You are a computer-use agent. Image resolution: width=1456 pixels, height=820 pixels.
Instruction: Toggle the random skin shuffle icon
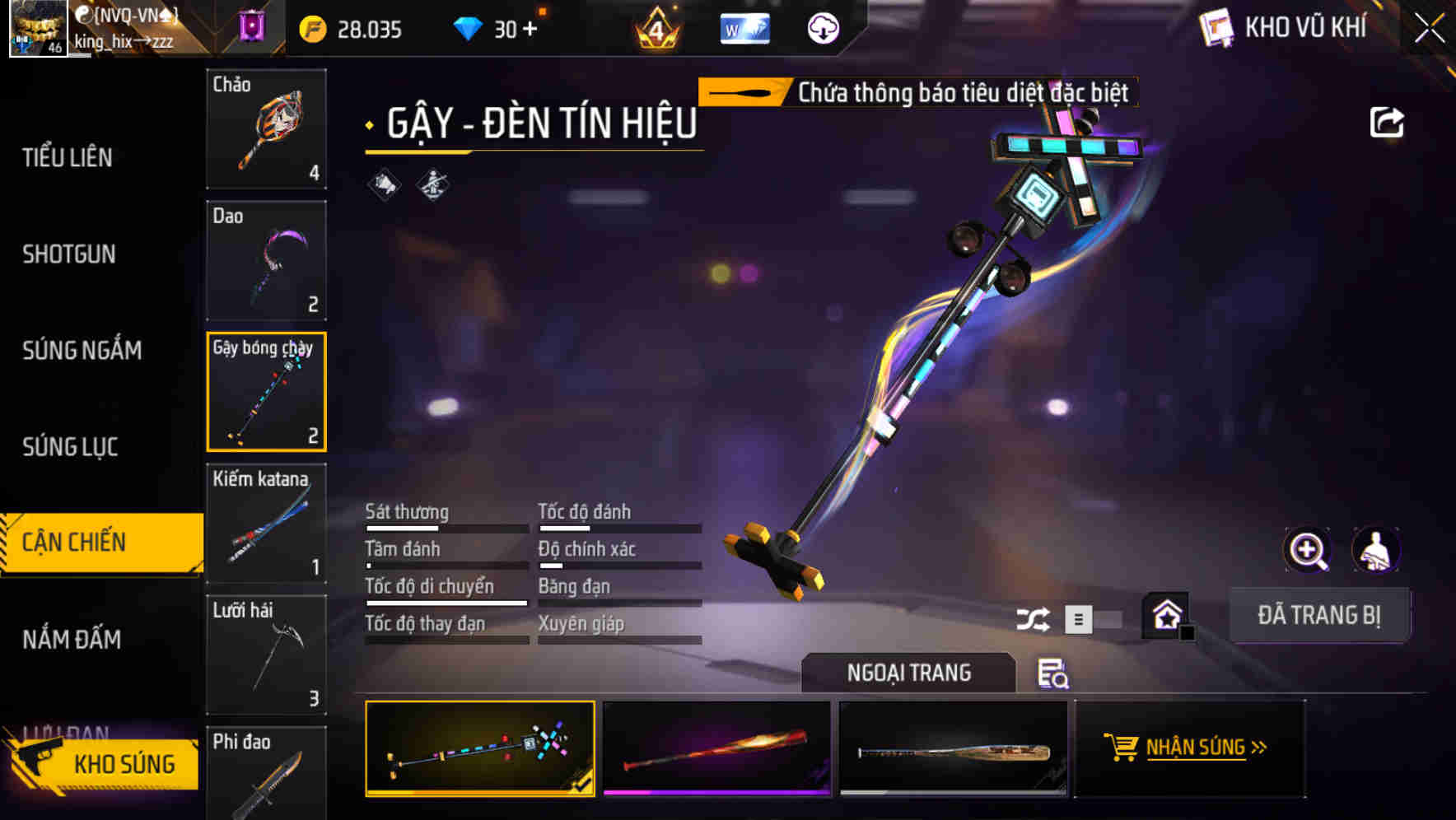coord(1033,619)
